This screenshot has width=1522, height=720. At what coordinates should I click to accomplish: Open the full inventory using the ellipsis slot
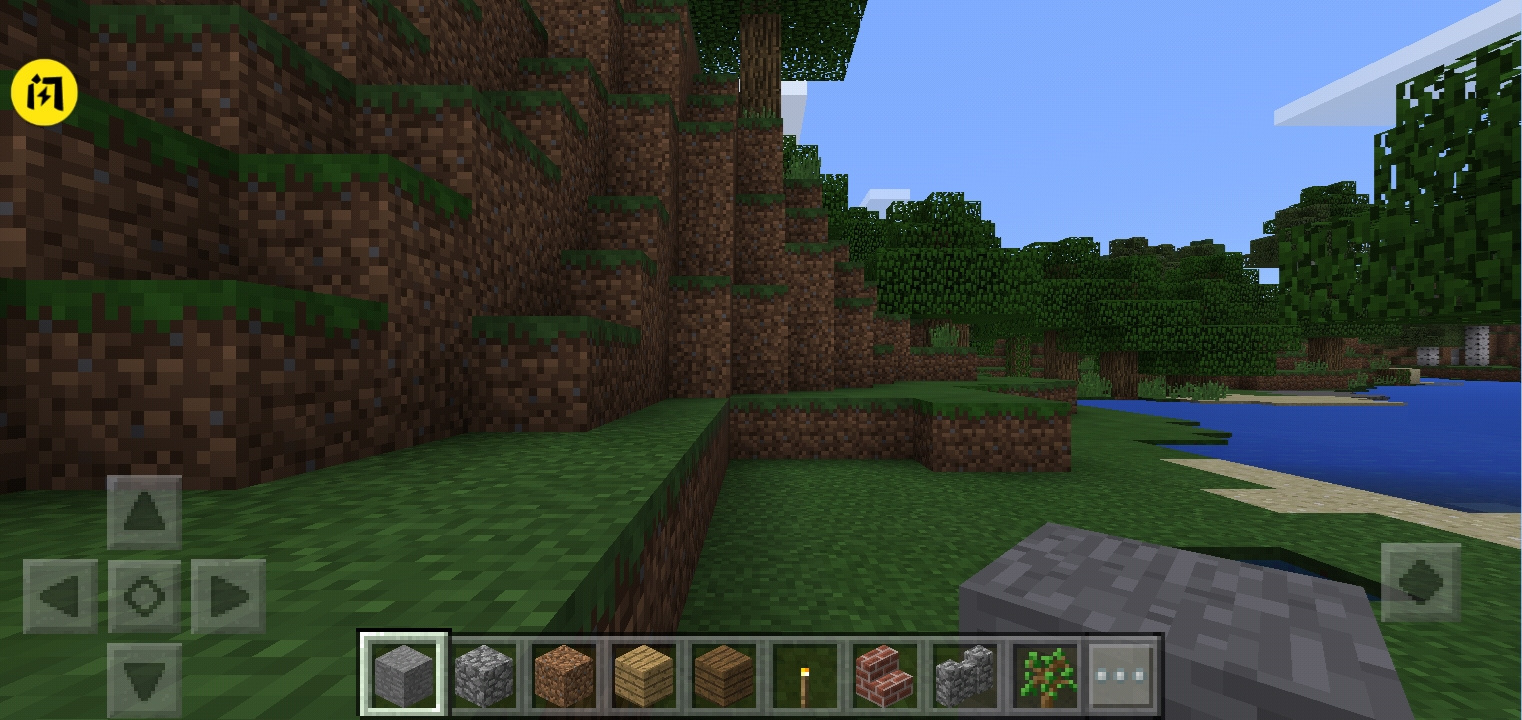[1123, 672]
